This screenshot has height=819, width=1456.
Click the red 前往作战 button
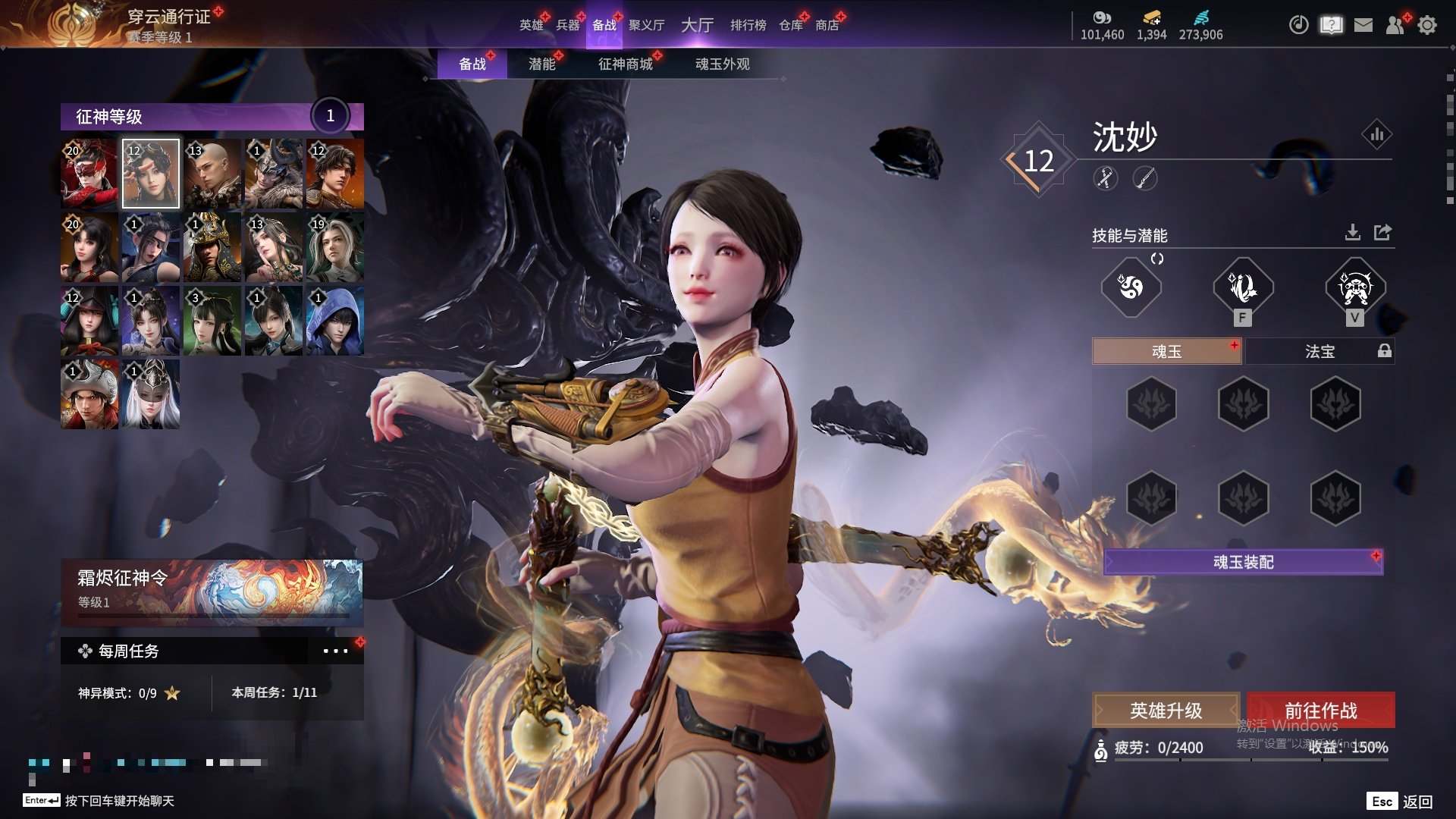(x=1320, y=711)
